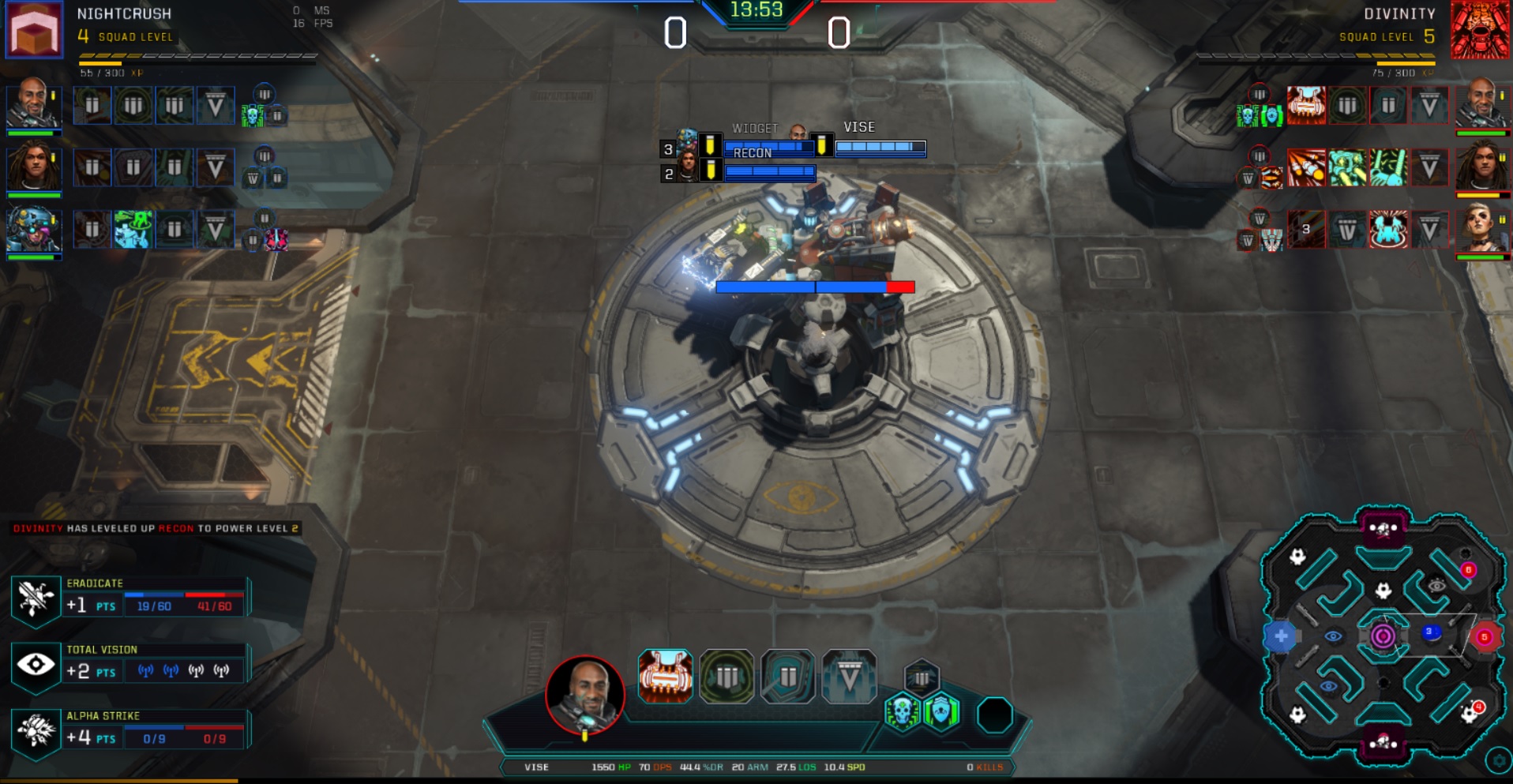The height and width of the screenshot is (784, 1513).
Task: Open the Eradicate objective tracker
Action: coord(36,598)
